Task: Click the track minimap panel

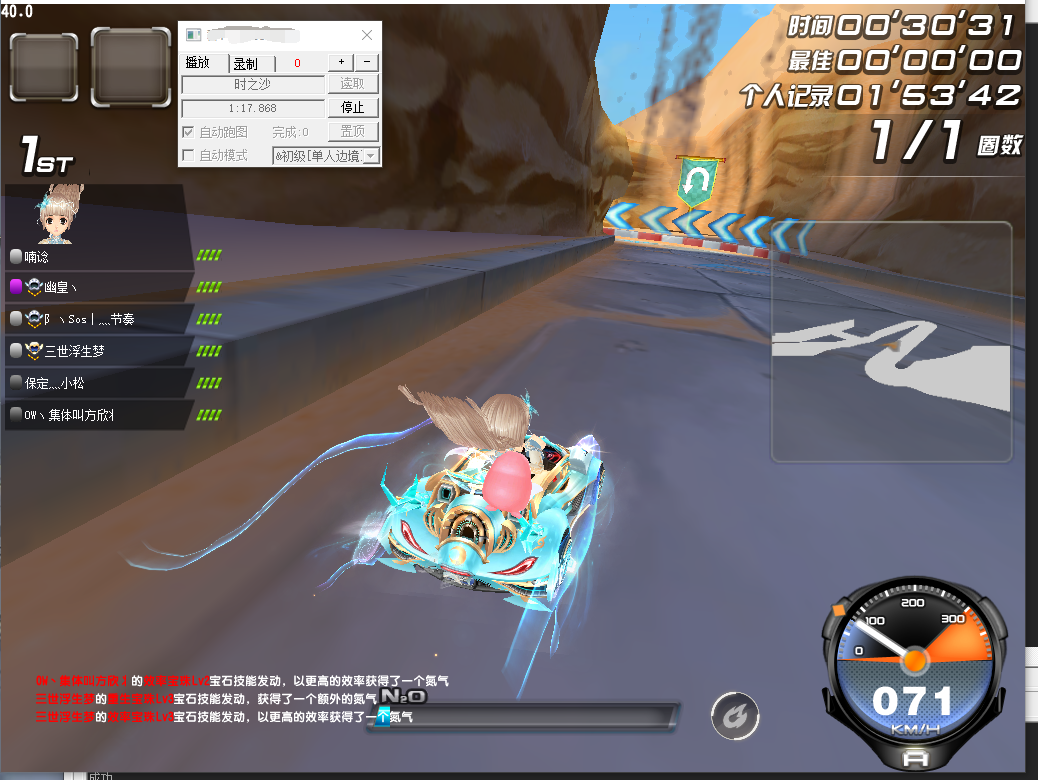Action: point(891,342)
